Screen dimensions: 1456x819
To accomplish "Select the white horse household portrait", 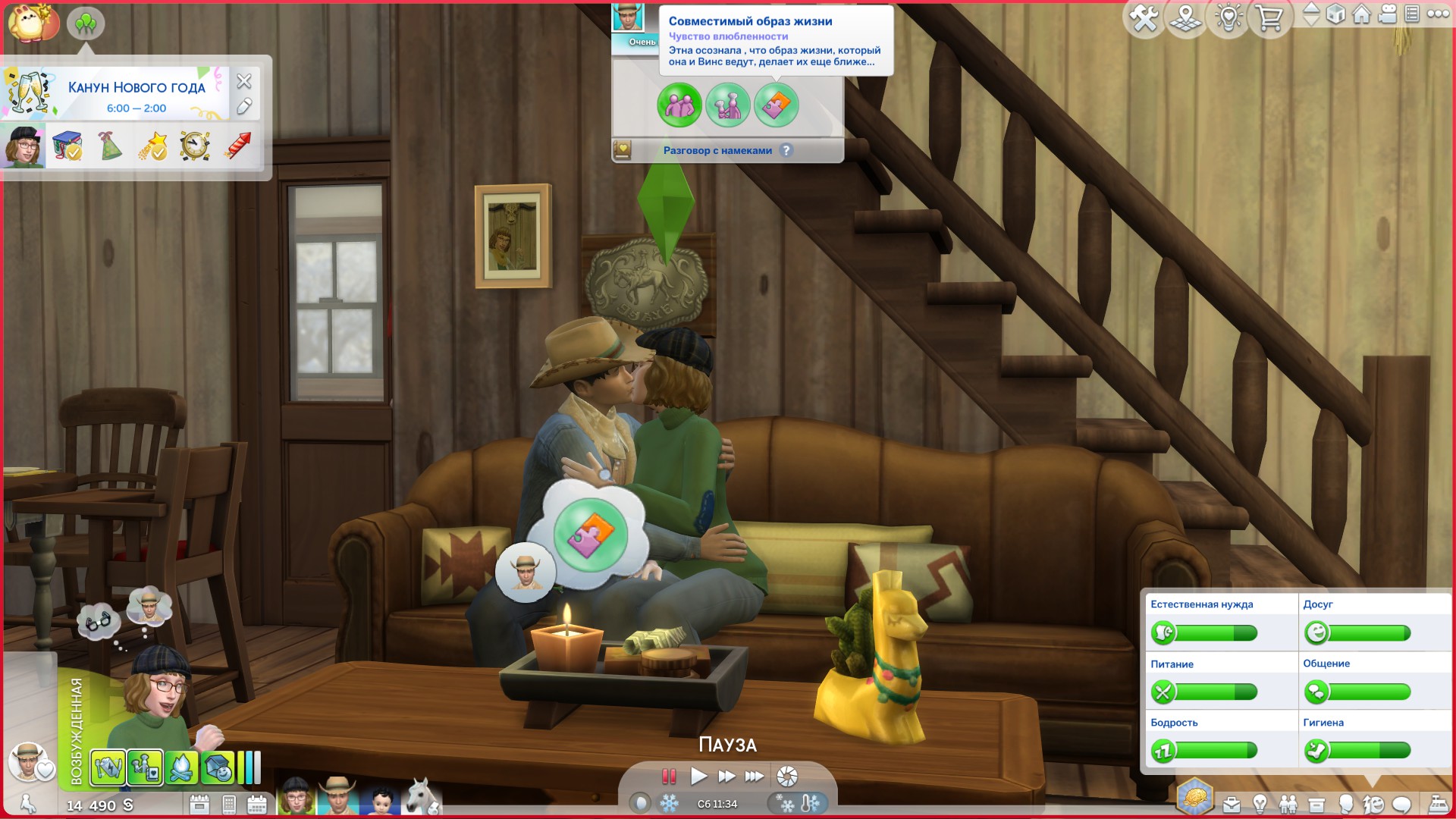I will [422, 796].
